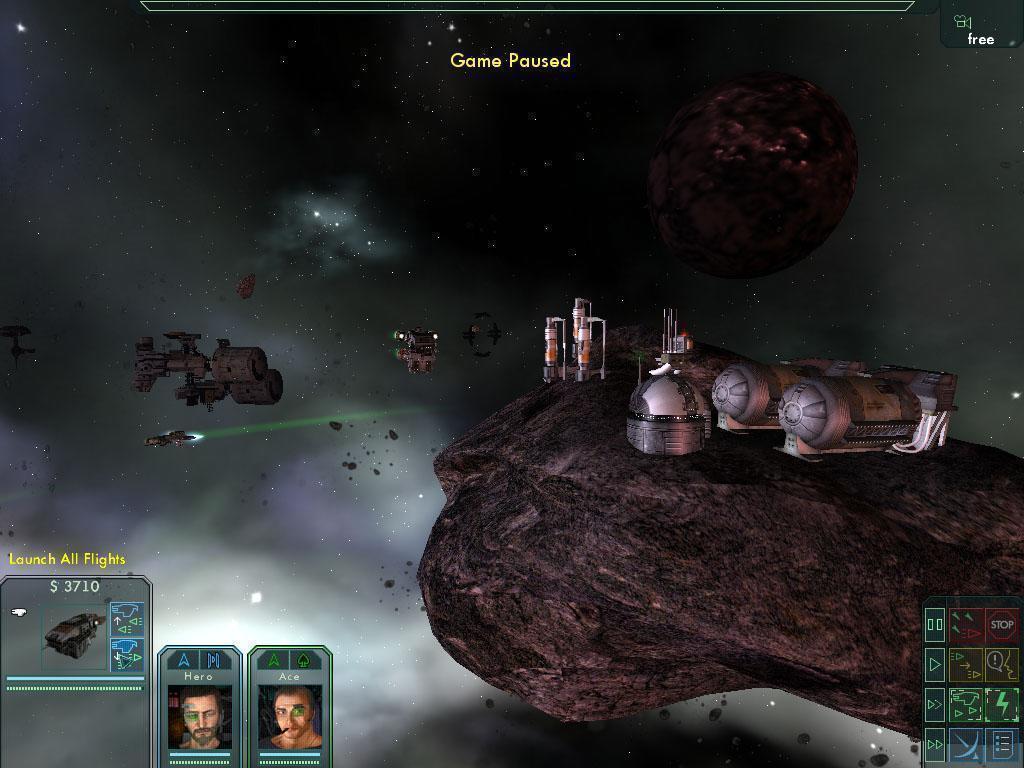Issue the red attack command

(966, 626)
